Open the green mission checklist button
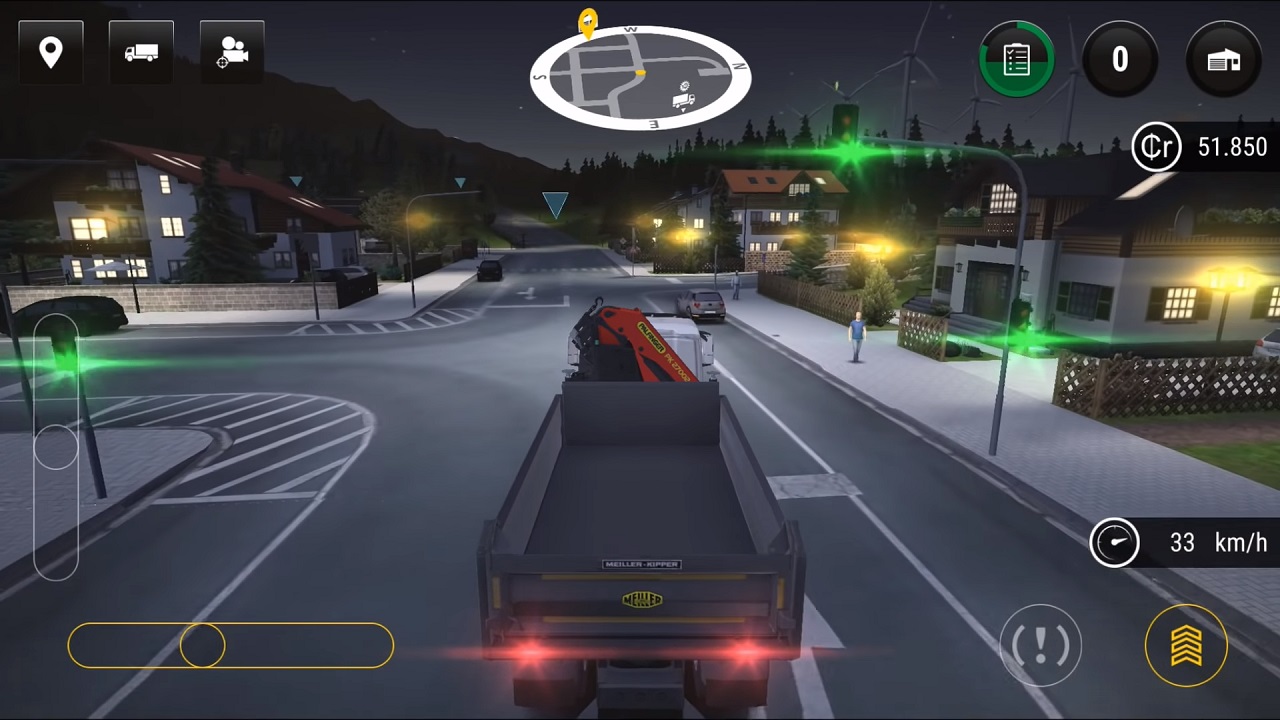 [1016, 59]
